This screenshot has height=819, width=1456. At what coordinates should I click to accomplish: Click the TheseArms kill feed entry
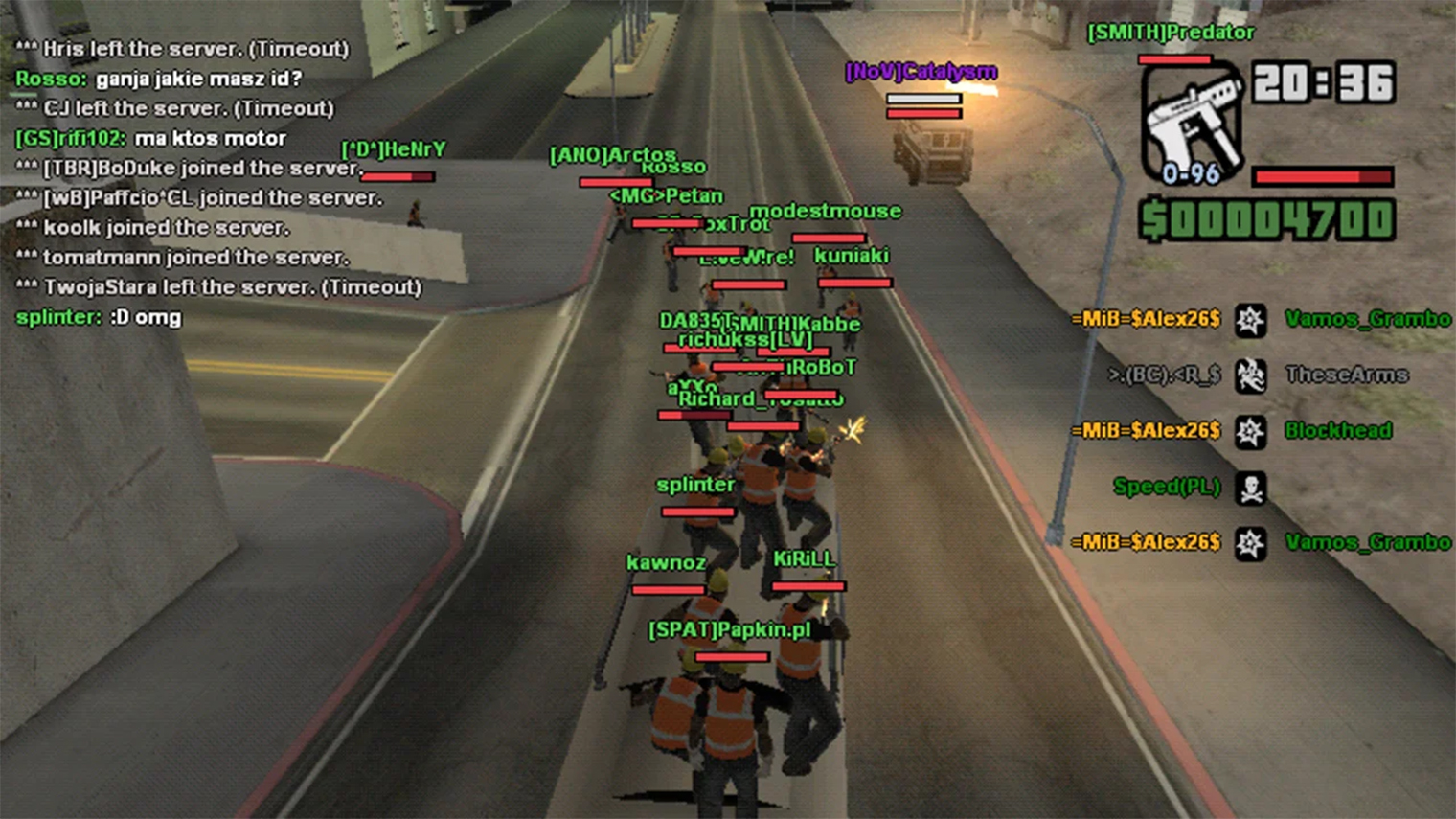click(x=1346, y=375)
